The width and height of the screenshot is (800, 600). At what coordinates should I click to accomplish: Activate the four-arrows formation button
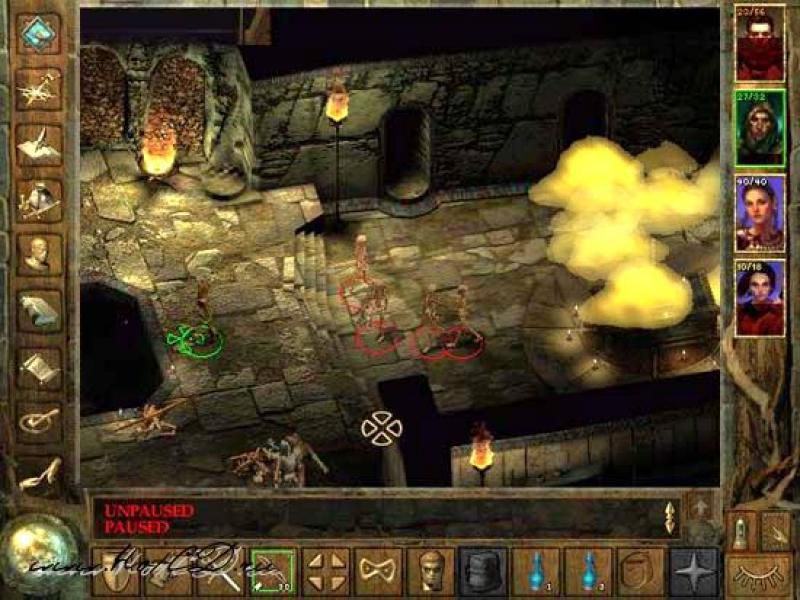325,572
